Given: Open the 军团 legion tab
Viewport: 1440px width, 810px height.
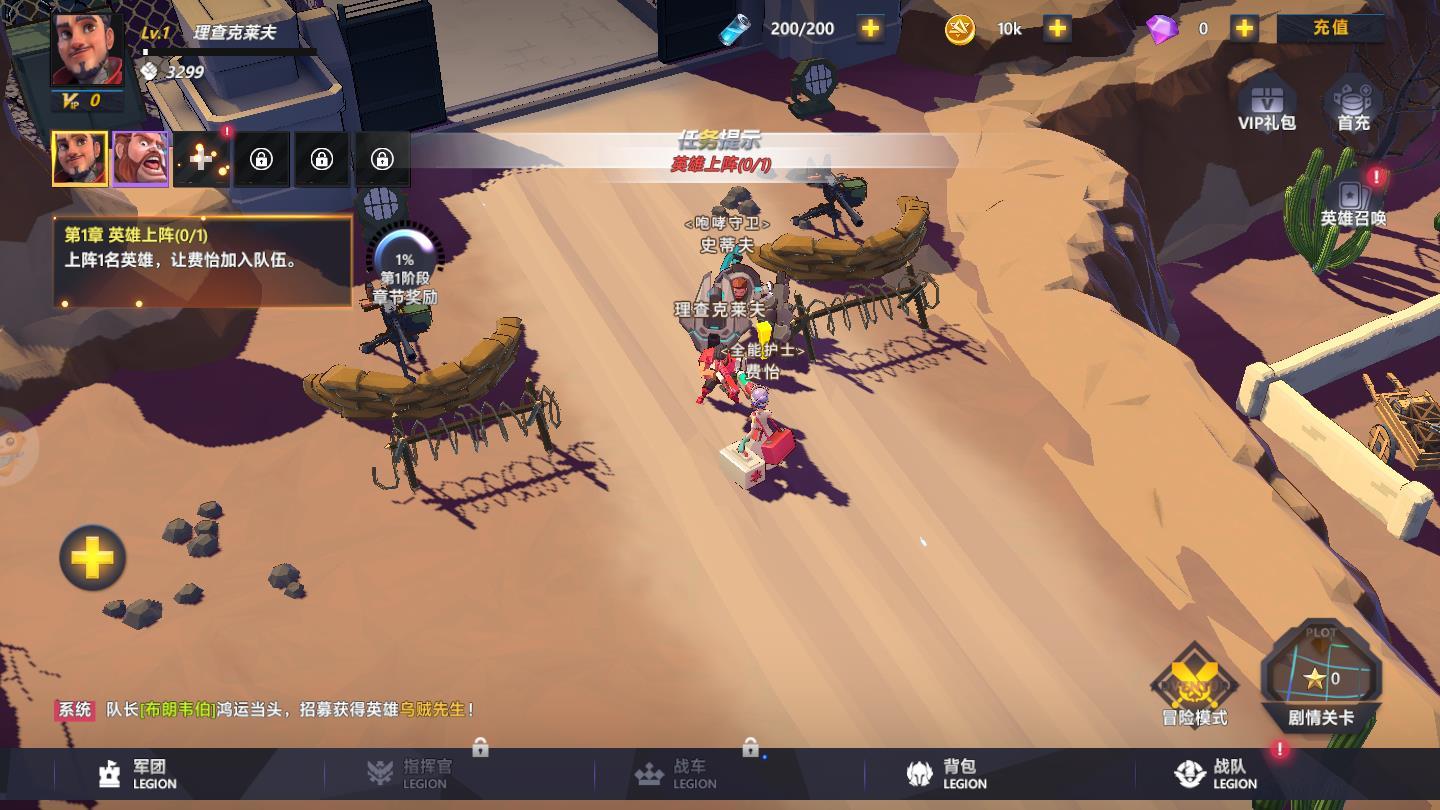Looking at the screenshot, I should click(138, 774).
